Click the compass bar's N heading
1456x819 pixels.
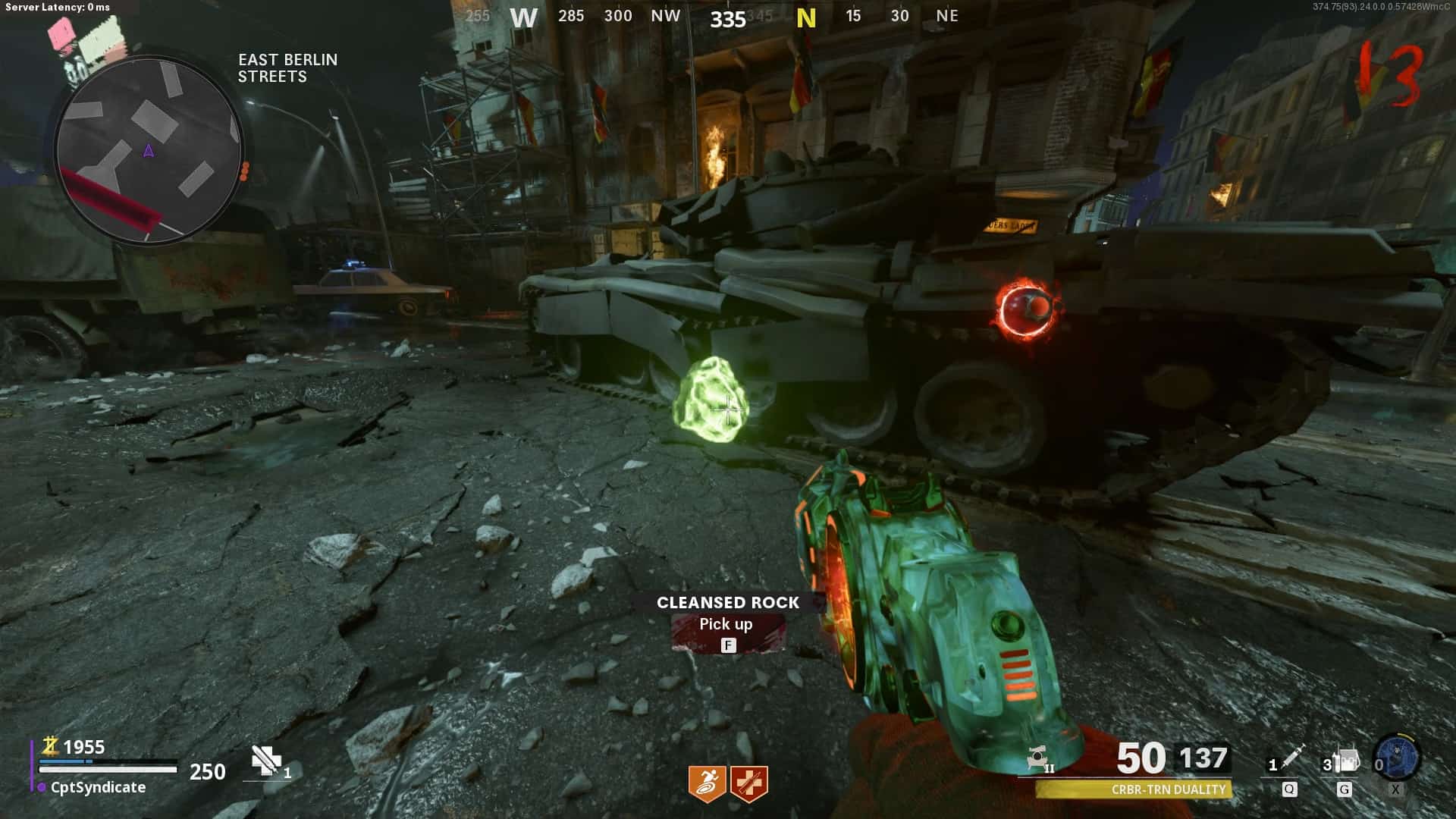806,18
